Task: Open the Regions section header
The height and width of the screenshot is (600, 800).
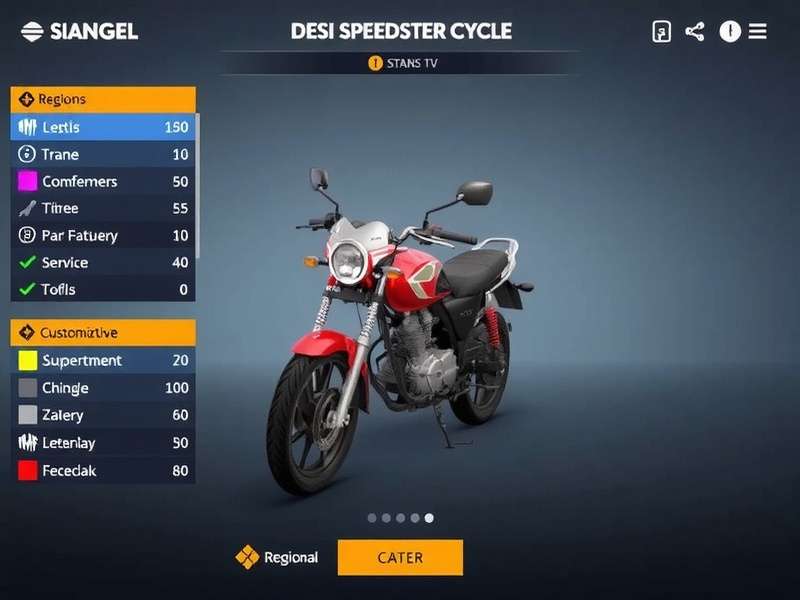Action: pyautogui.click(x=103, y=99)
